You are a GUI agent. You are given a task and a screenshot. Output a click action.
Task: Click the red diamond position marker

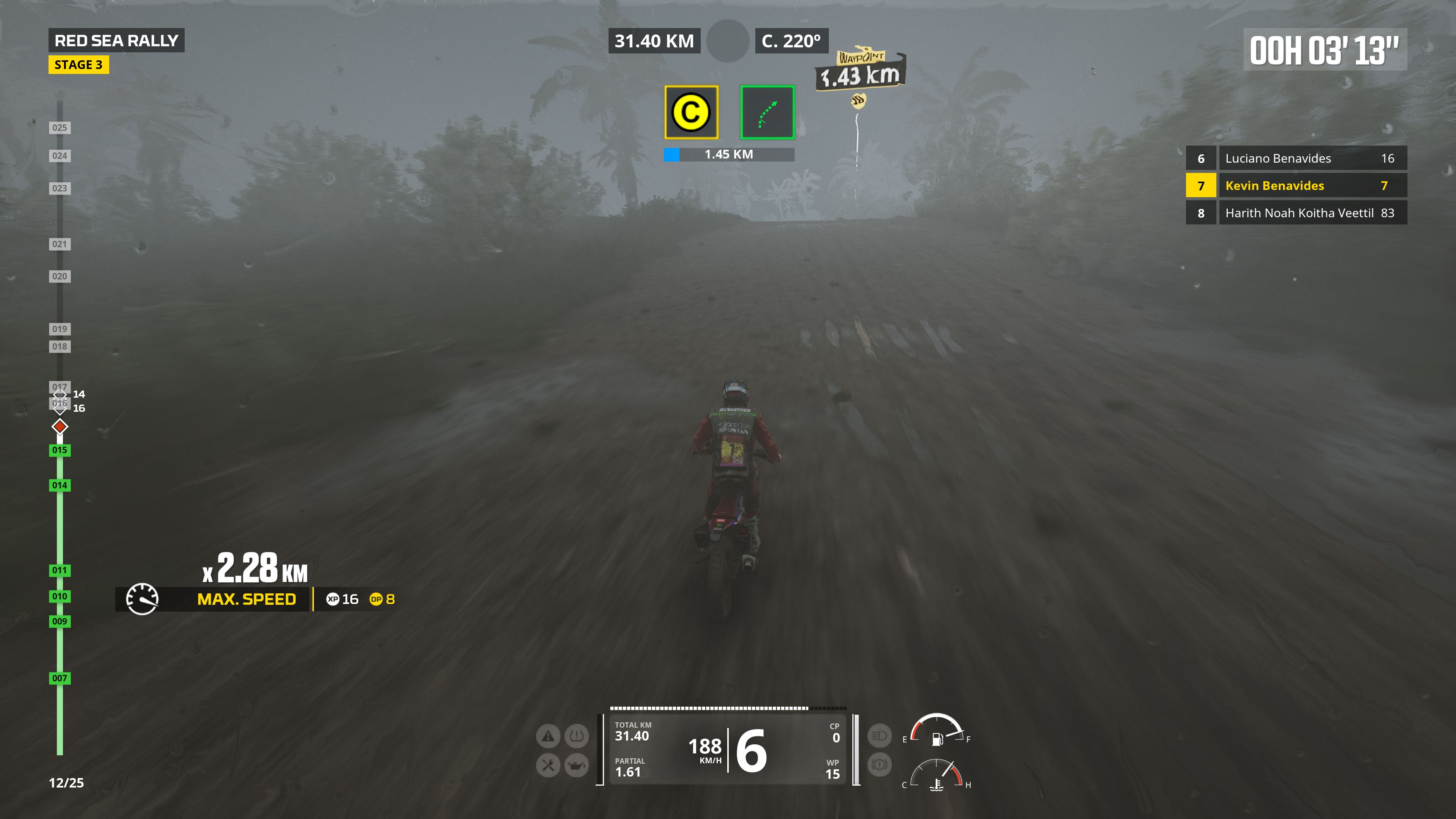(x=60, y=427)
